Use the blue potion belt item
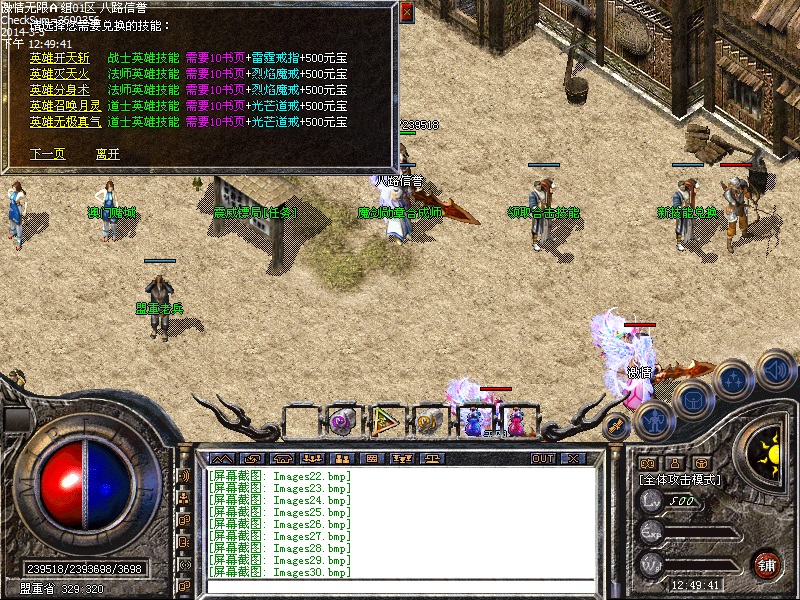Viewport: 800px width, 600px height. click(x=473, y=421)
